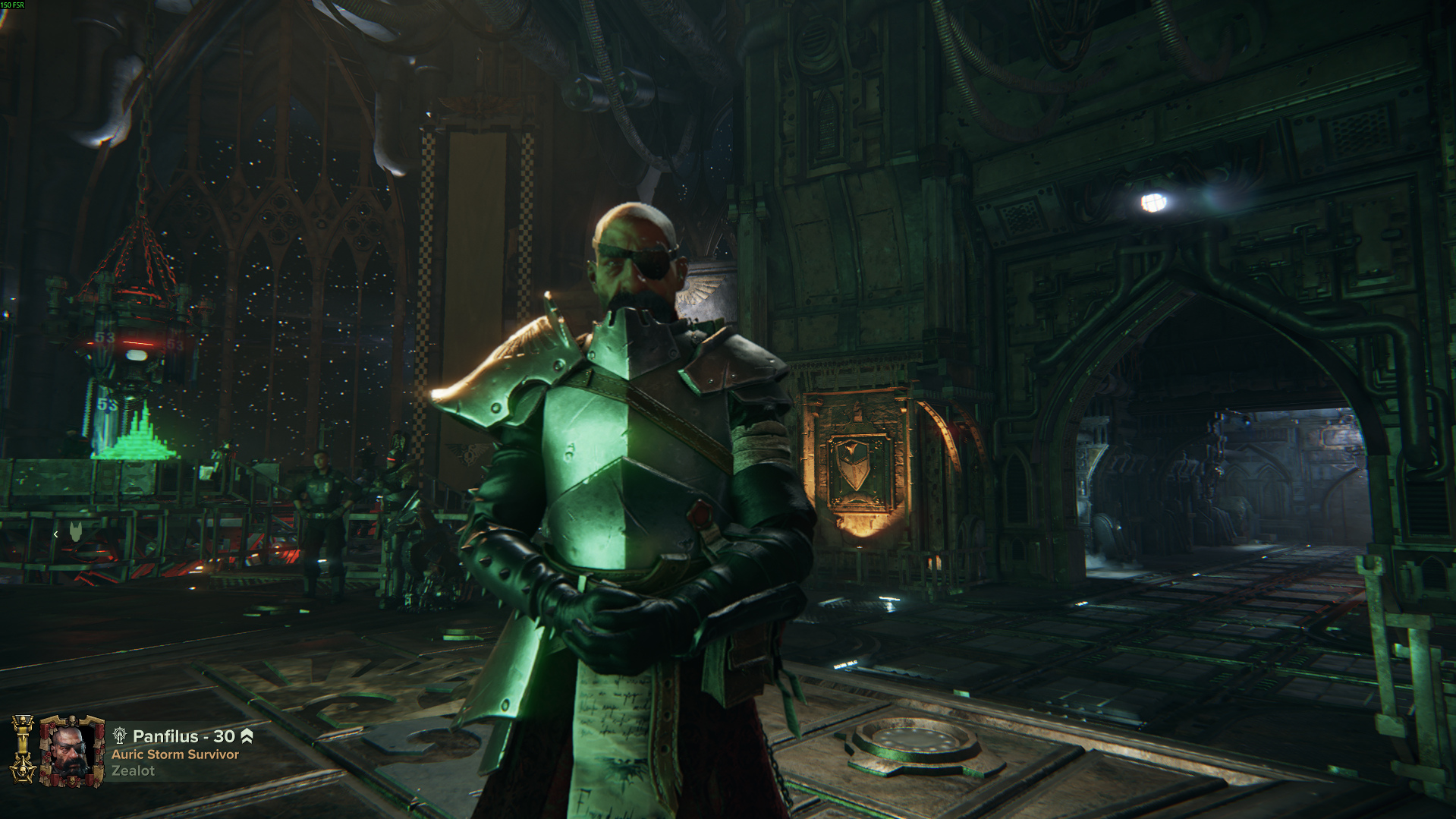The height and width of the screenshot is (819, 1456).
Task: Click Panfilus's character portrait
Action: click(x=72, y=751)
